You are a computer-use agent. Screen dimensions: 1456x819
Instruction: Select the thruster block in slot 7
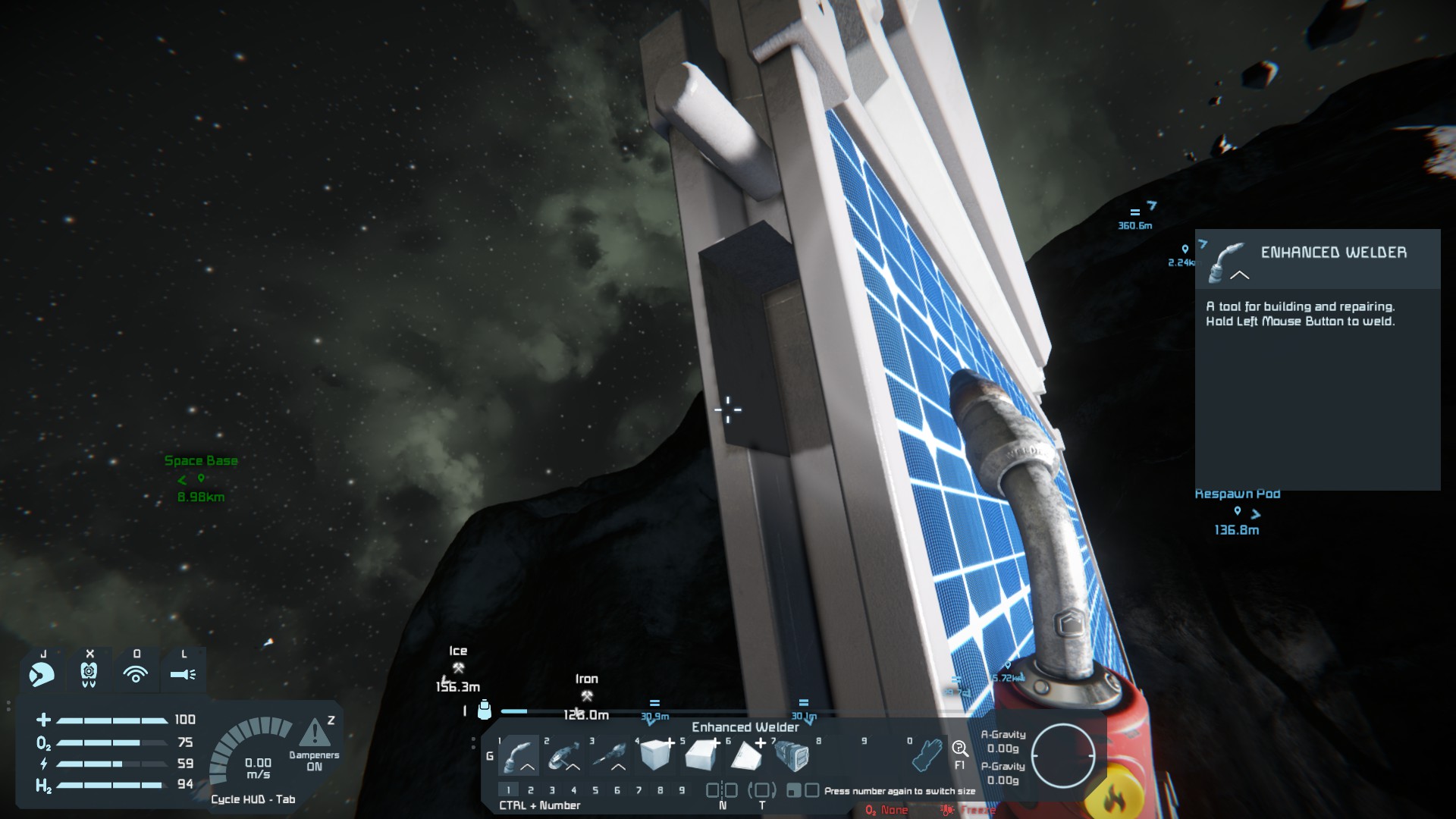[x=792, y=755]
